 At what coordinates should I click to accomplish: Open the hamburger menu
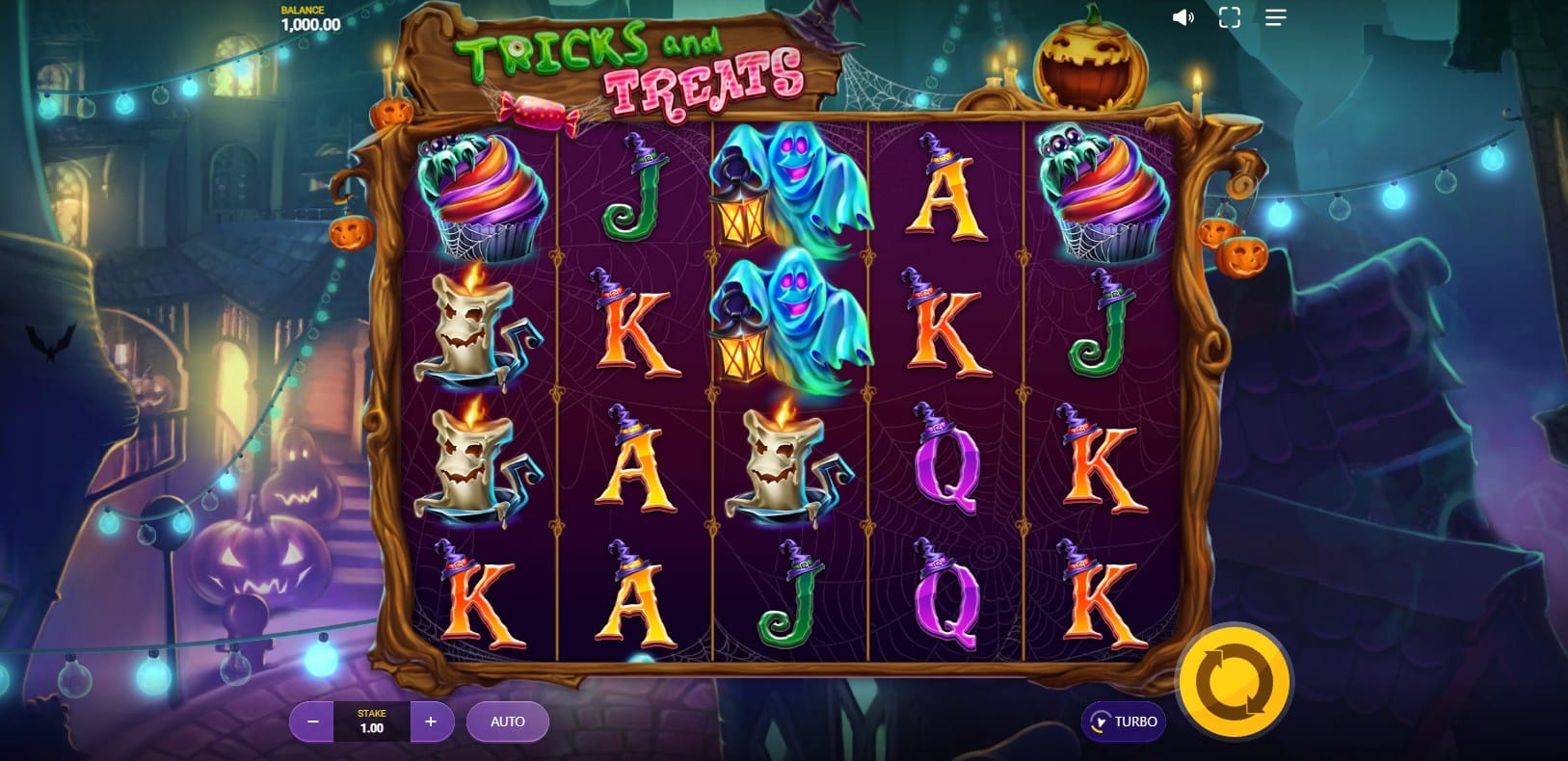pyautogui.click(x=1275, y=18)
